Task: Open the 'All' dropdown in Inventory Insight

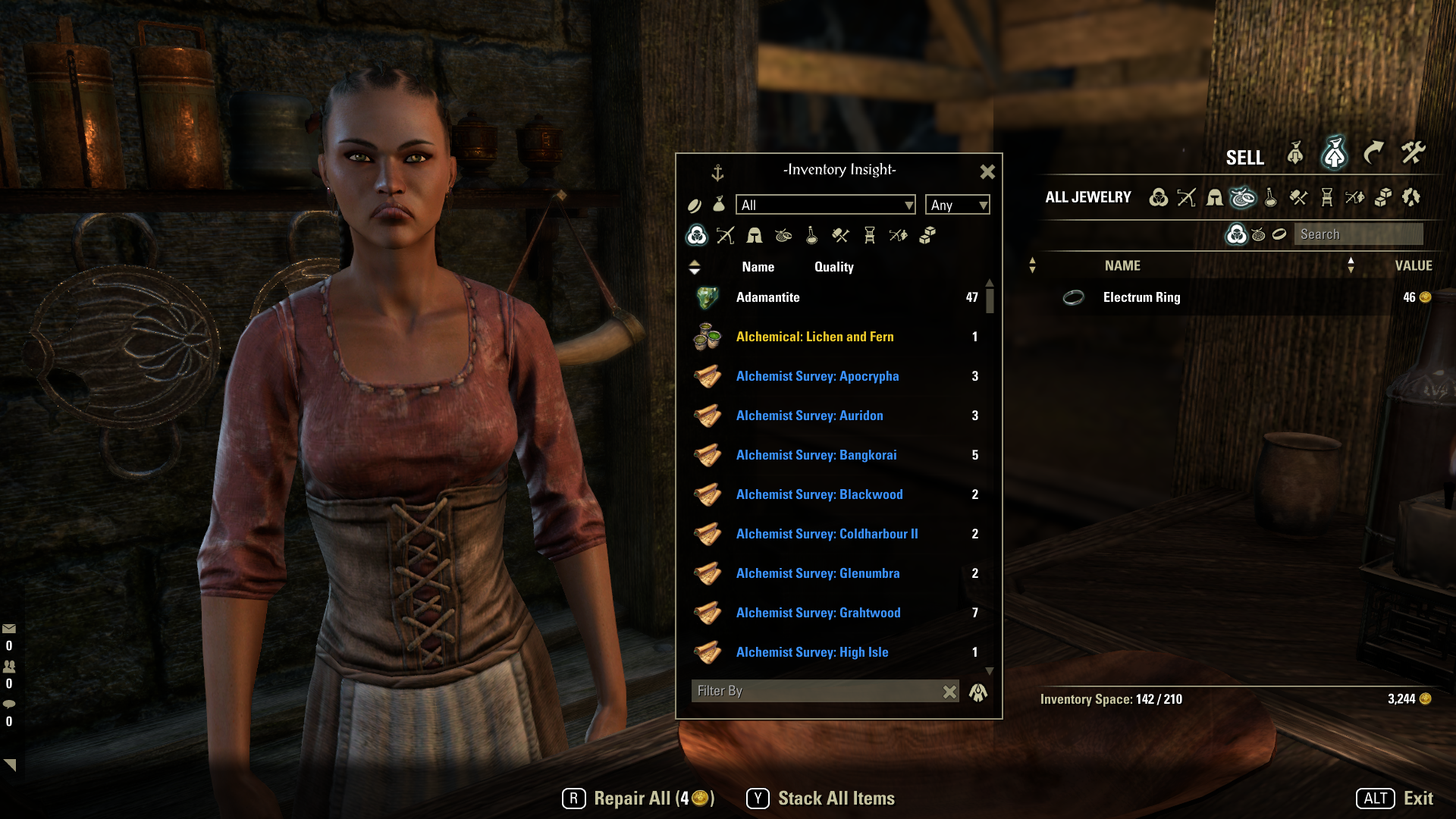Action: [825, 205]
